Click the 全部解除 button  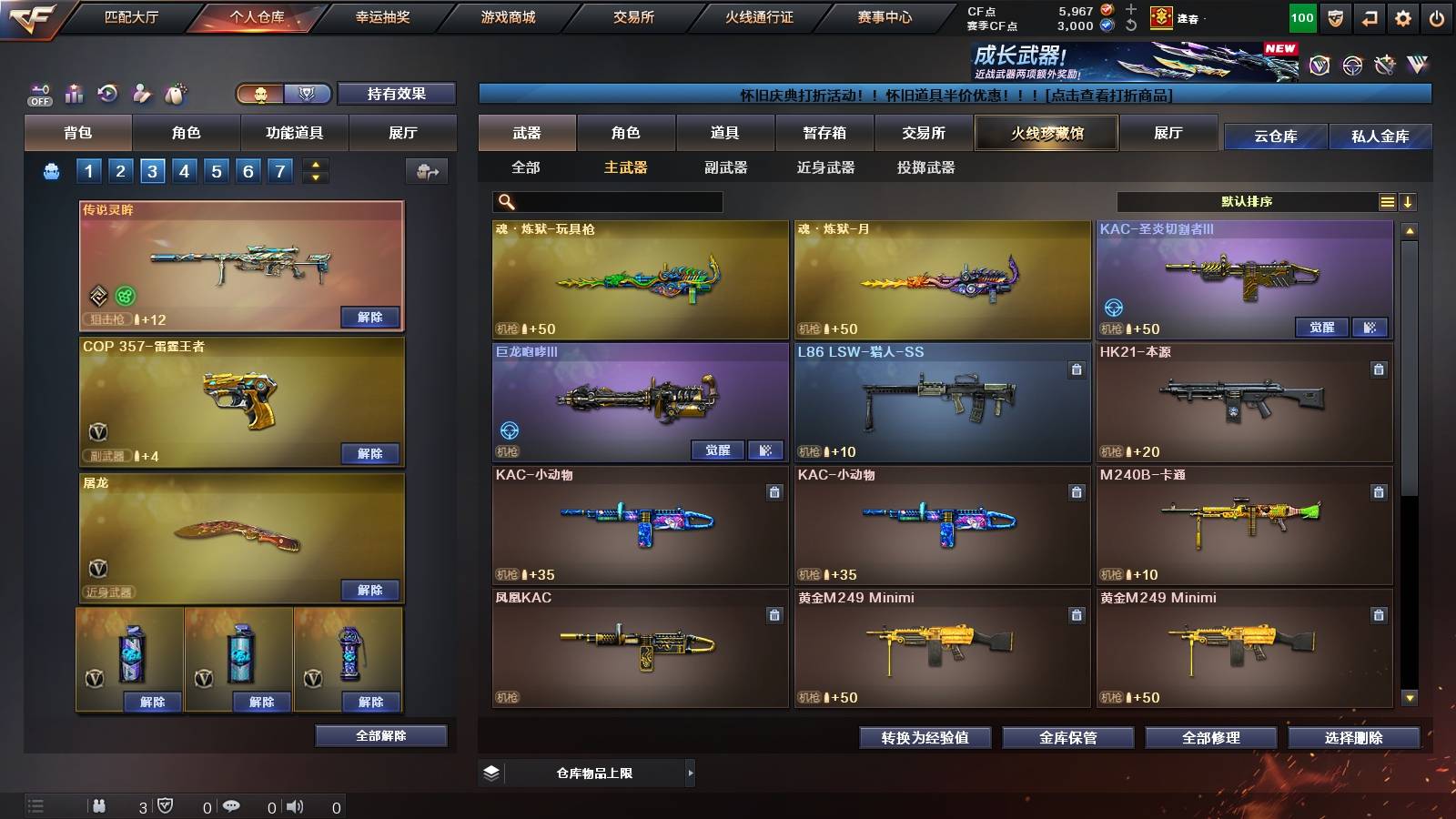(x=381, y=735)
